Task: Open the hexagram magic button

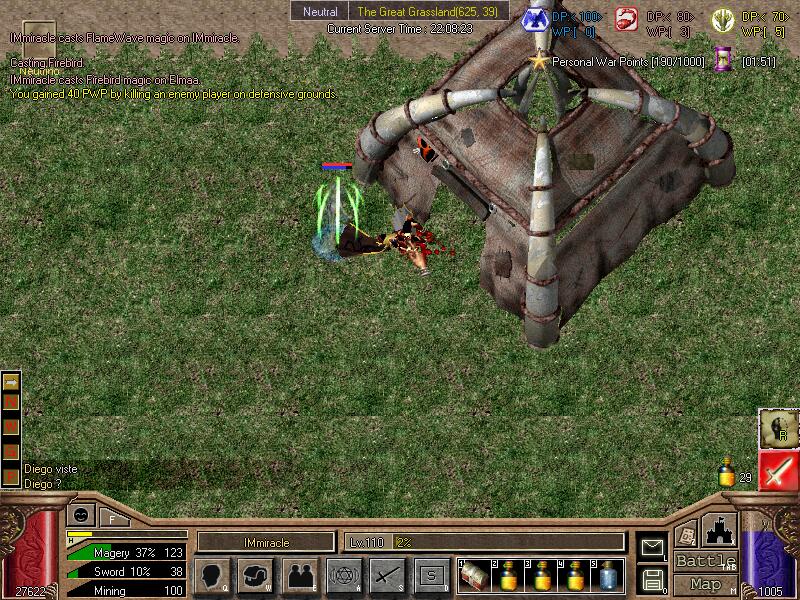Action: (343, 575)
